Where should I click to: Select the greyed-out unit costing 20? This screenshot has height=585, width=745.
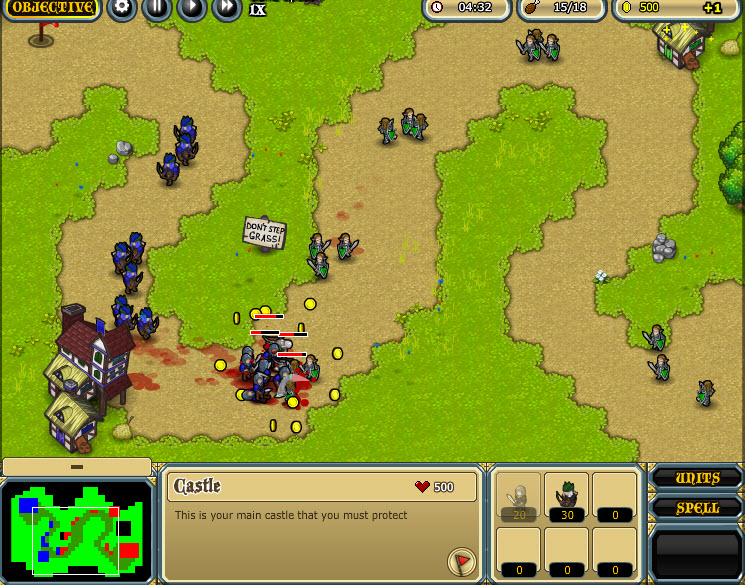click(x=518, y=498)
